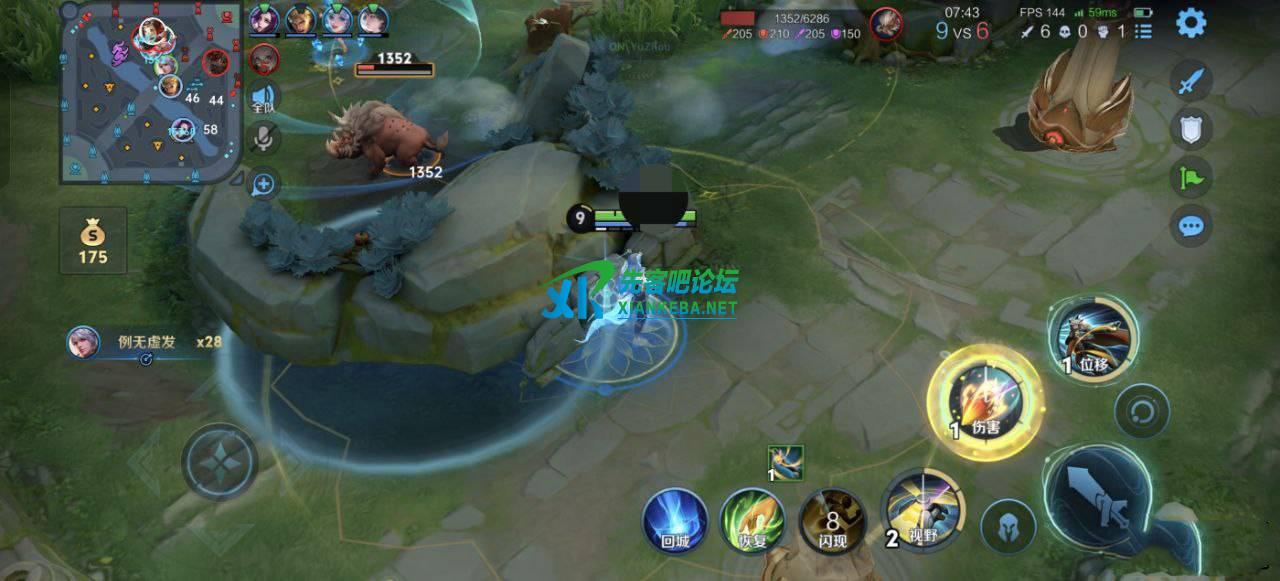Use the 位移 dash skill
Image resolution: width=1280 pixels, height=581 pixels.
coord(1092,338)
